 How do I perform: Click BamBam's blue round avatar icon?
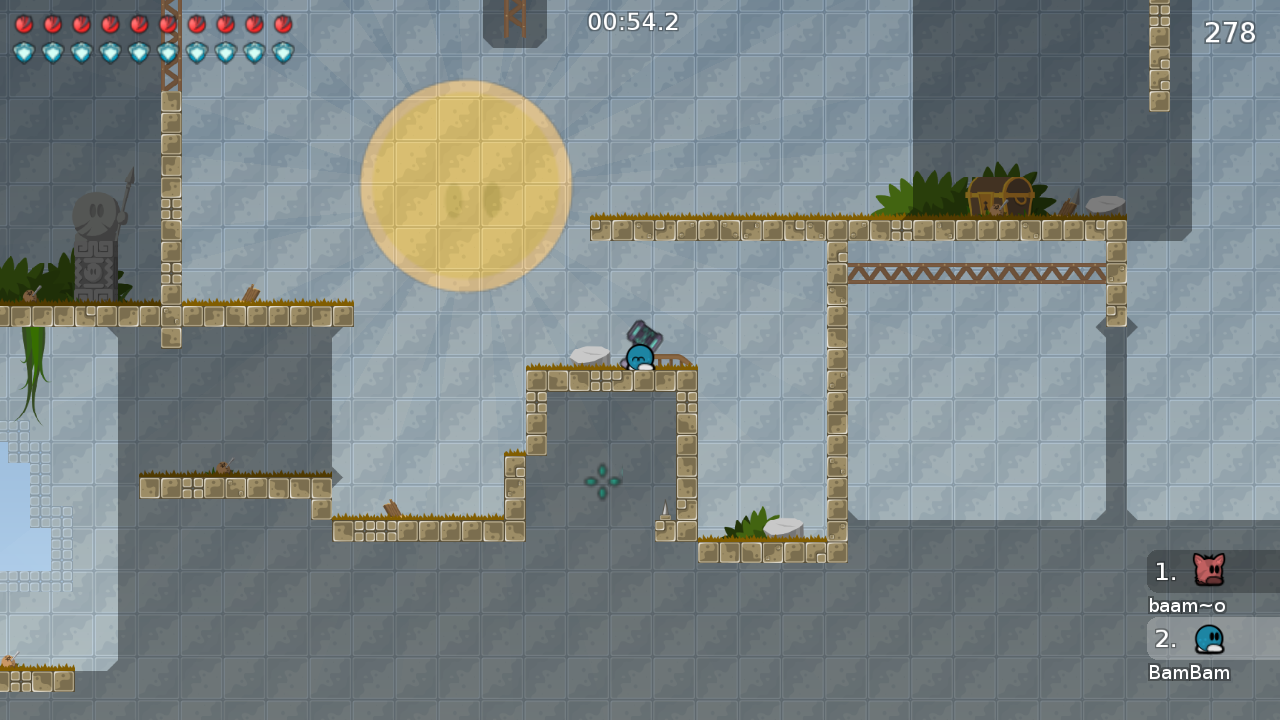(1210, 639)
